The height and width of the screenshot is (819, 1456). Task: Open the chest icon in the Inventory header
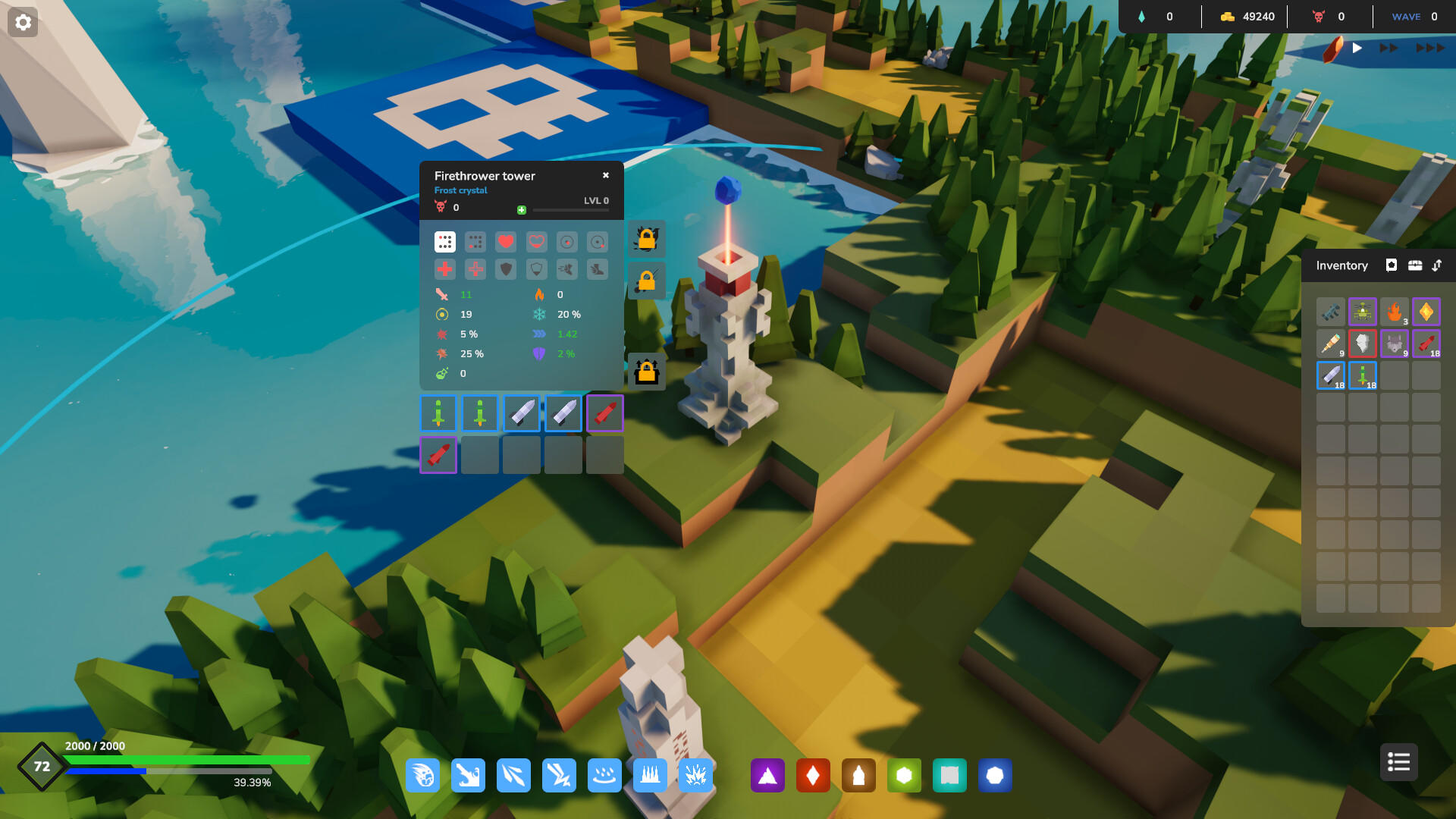1416,265
